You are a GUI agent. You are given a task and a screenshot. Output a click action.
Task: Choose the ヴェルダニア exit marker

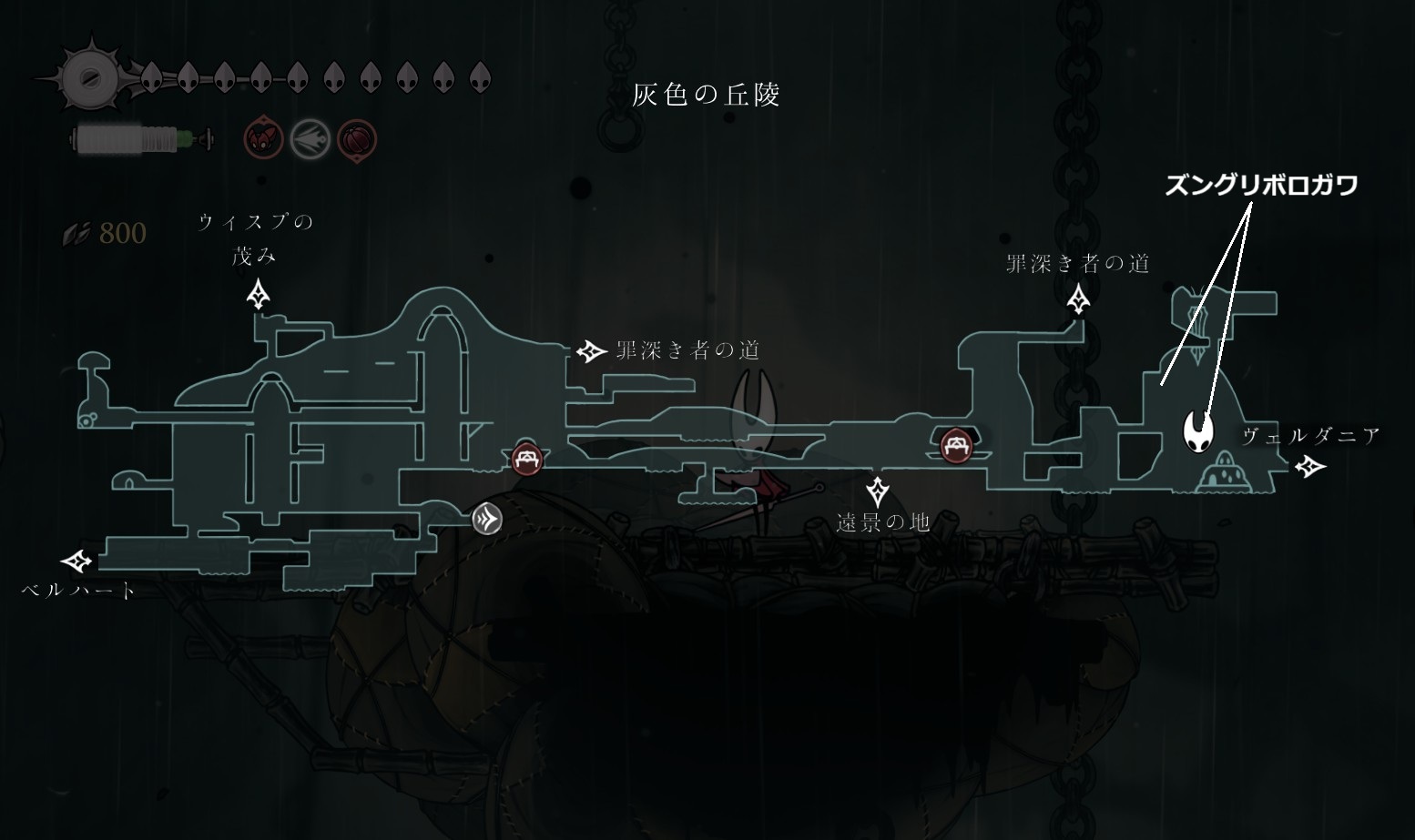click(1310, 467)
